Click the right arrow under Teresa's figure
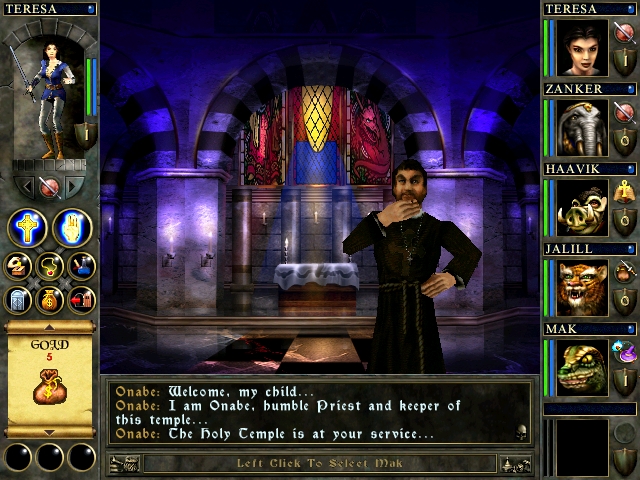Image resolution: width=640 pixels, height=480 pixels. (x=72, y=186)
